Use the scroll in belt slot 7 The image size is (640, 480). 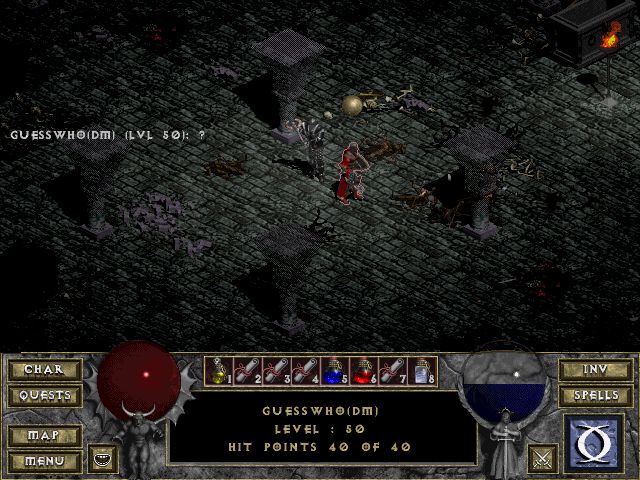(393, 372)
